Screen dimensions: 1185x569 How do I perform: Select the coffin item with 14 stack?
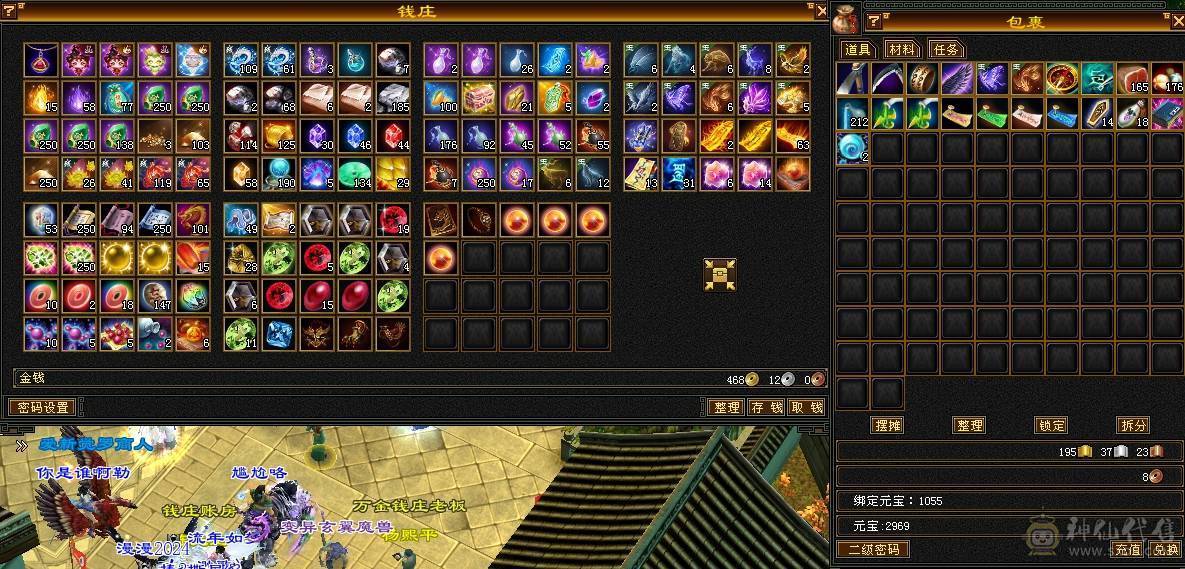coord(1097,113)
